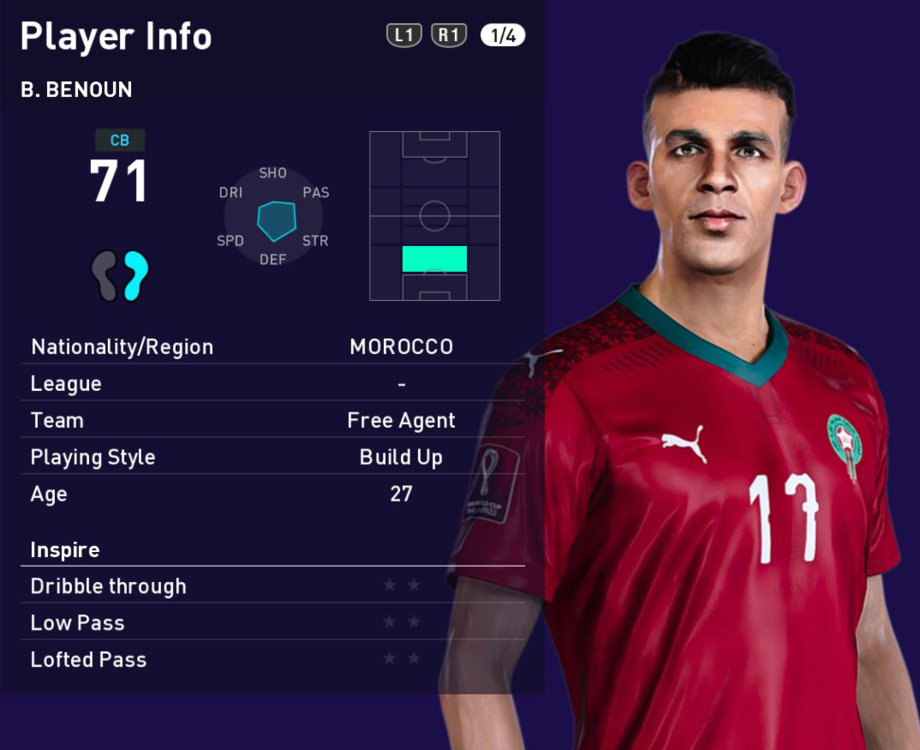Choose the Team row showing Free Agent
Image resolution: width=920 pixels, height=750 pixels.
pos(272,421)
